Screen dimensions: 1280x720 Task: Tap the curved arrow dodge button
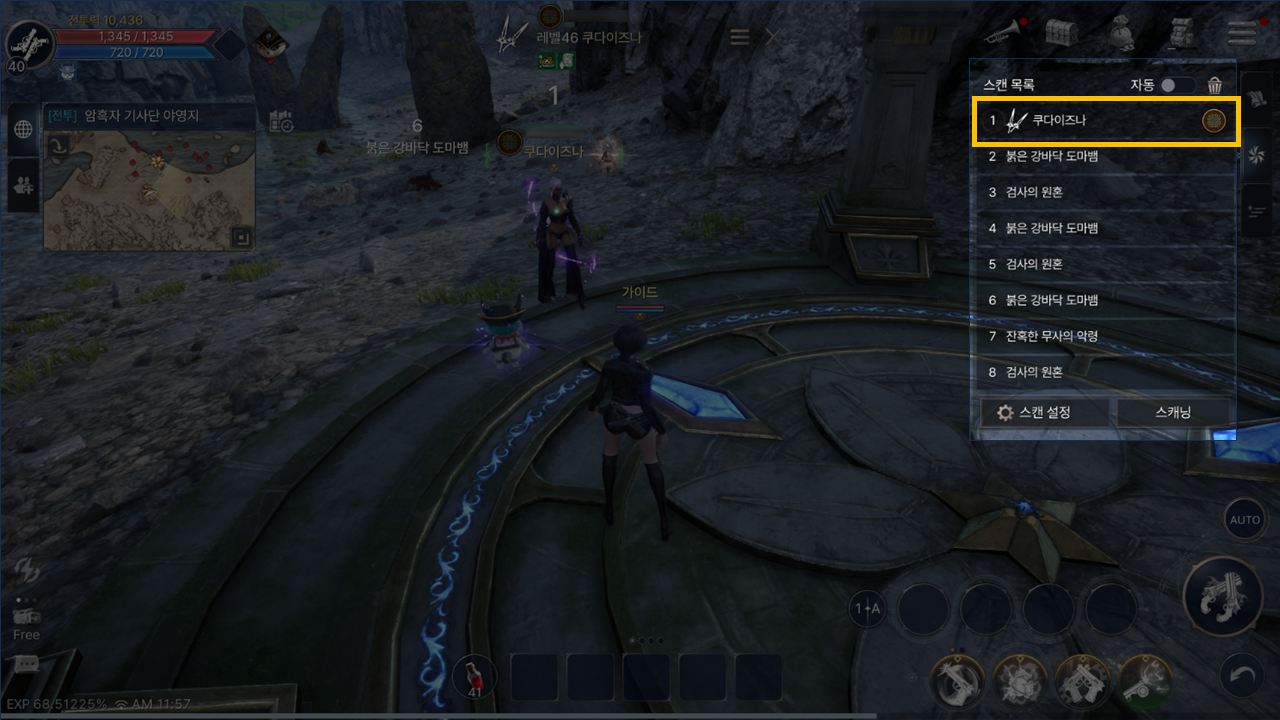pos(1244,678)
